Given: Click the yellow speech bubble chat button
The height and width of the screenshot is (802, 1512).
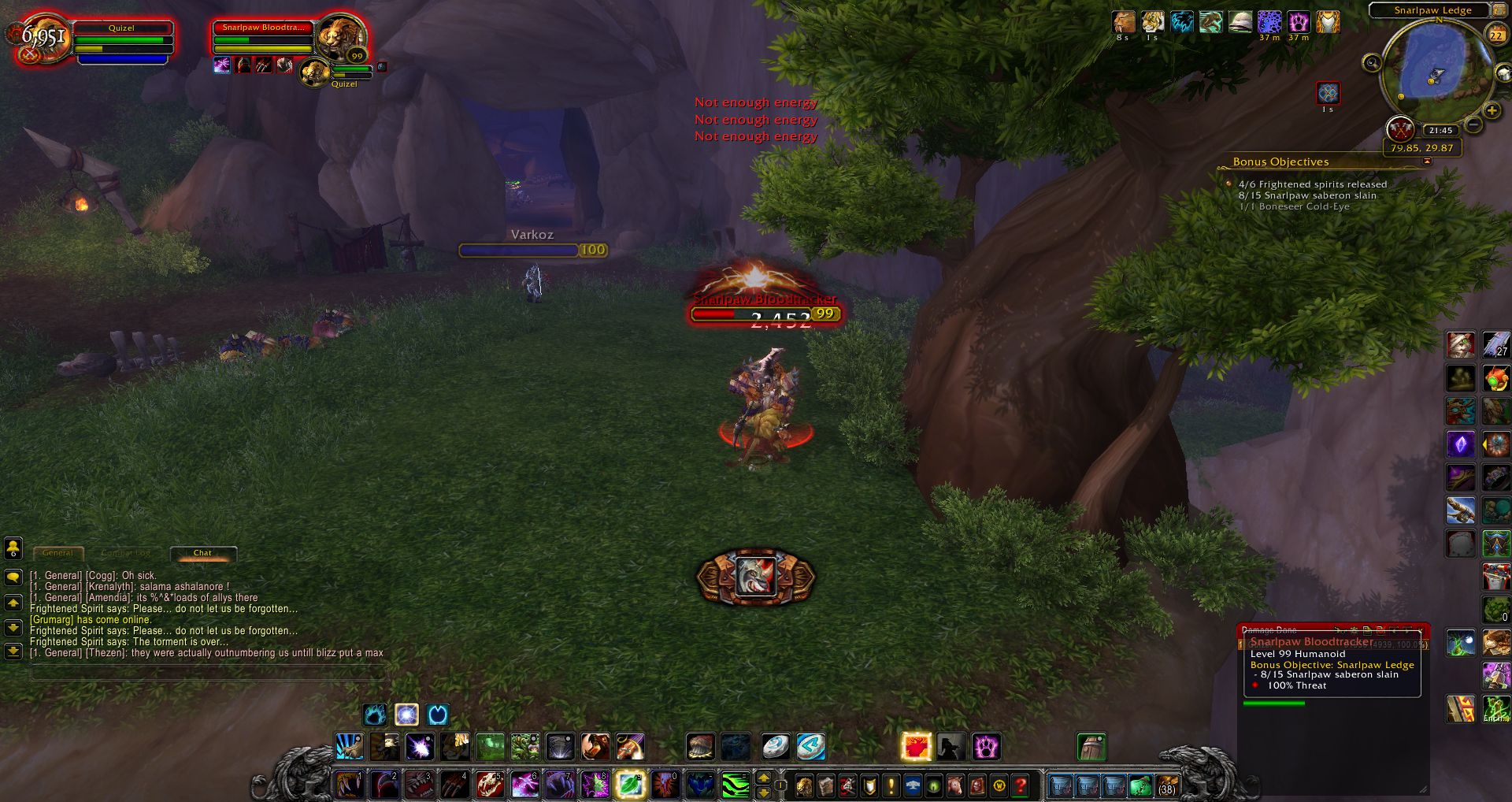Looking at the screenshot, I should (13, 577).
